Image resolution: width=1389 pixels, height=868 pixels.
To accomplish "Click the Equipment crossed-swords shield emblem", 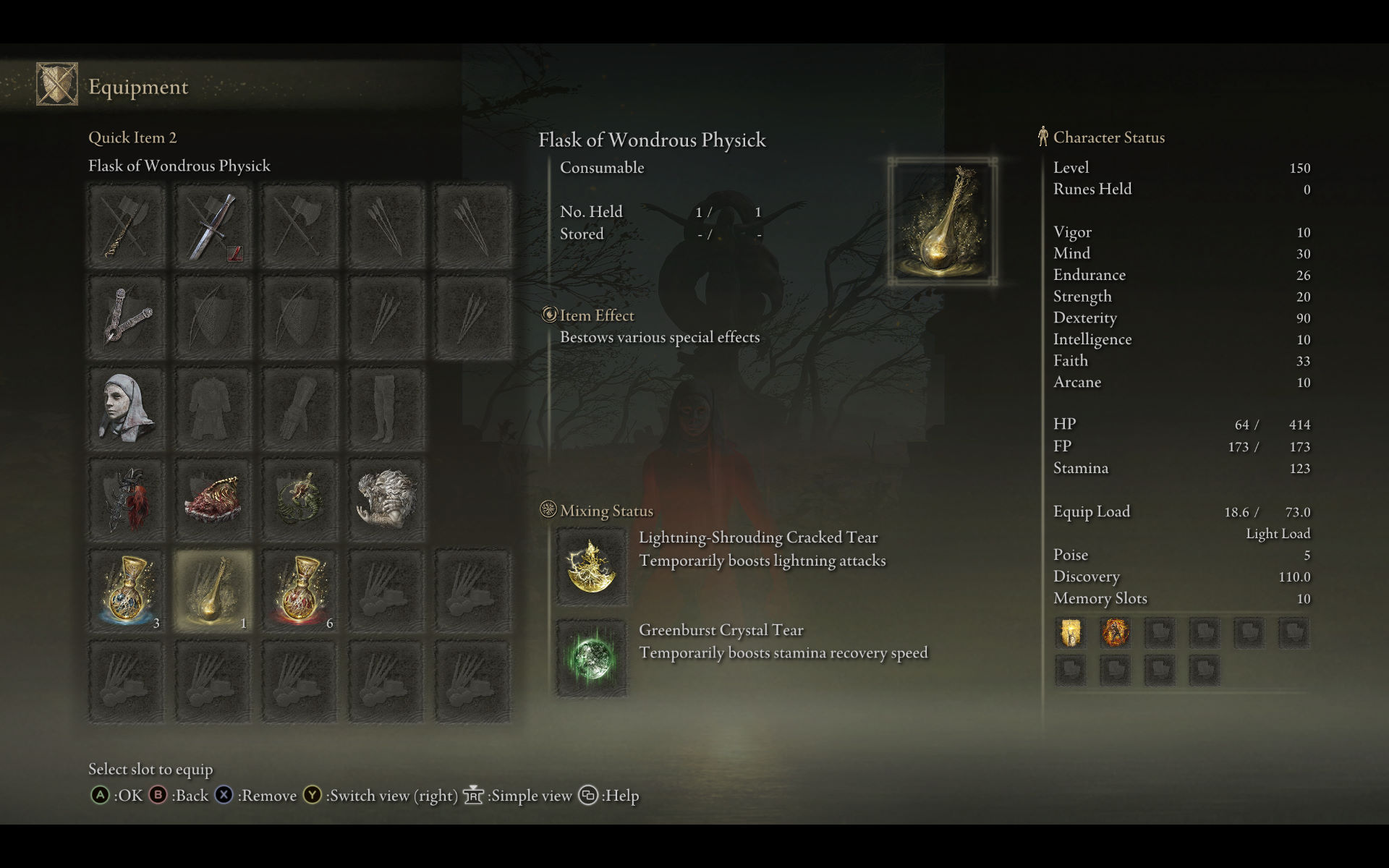I will pos(57,85).
